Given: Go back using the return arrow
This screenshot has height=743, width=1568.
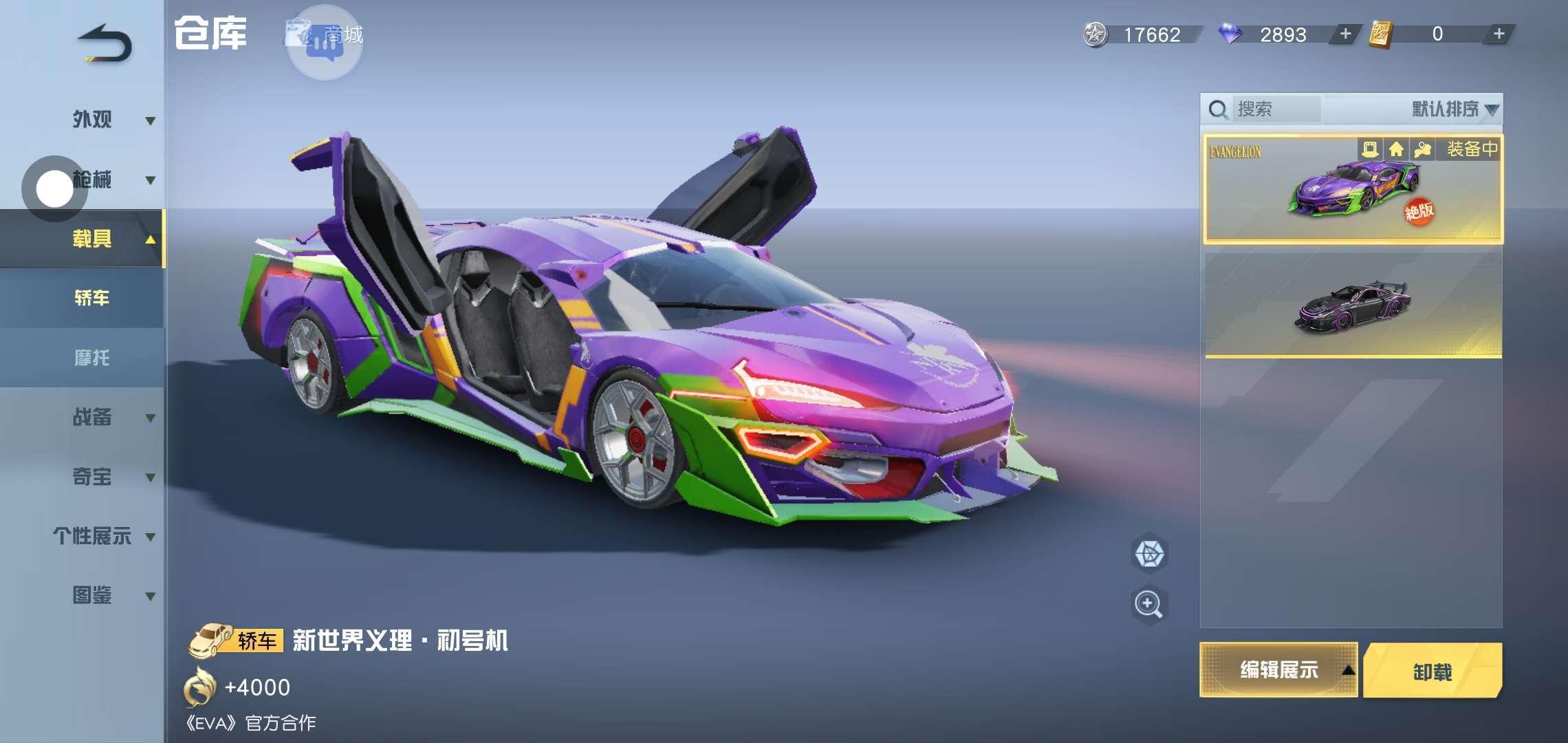Looking at the screenshot, I should (105, 44).
